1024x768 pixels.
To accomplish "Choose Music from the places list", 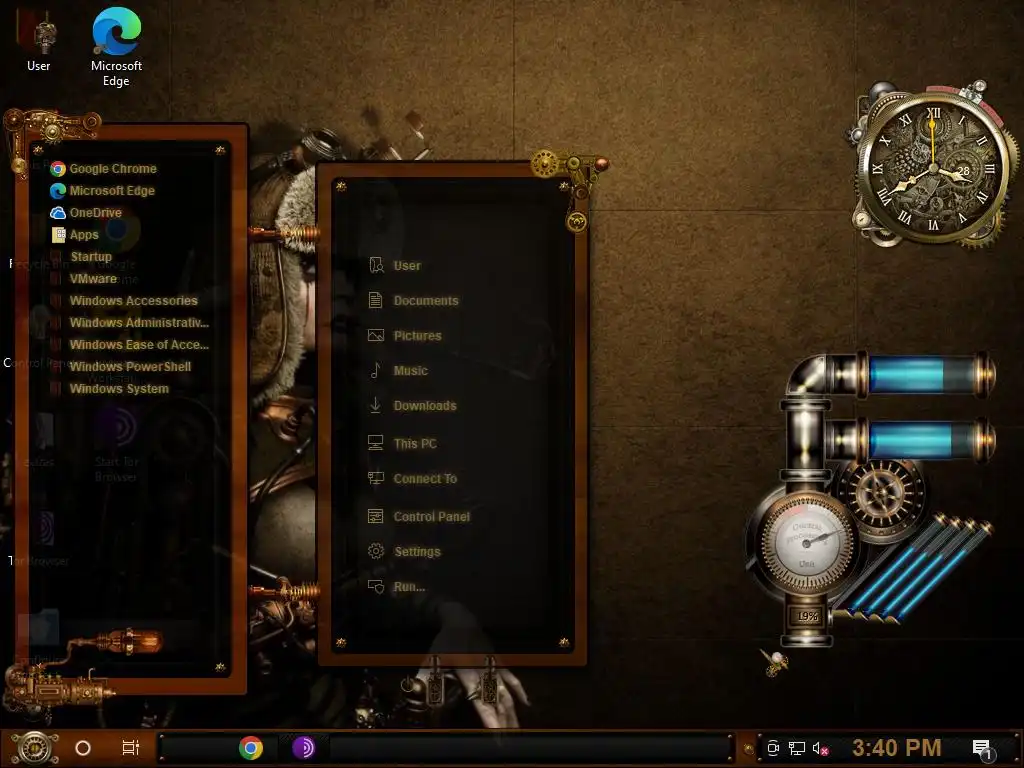I will pos(410,371).
